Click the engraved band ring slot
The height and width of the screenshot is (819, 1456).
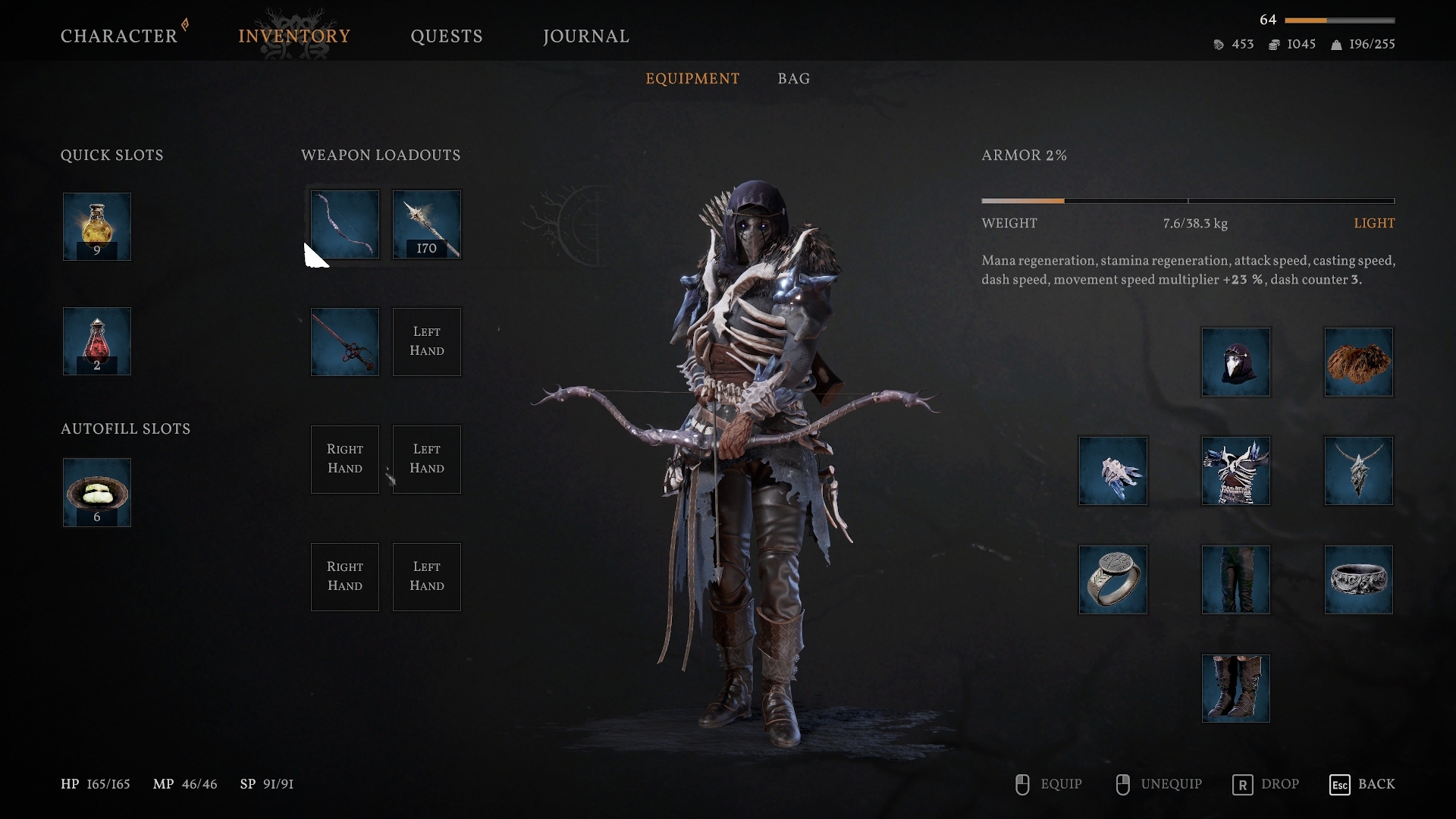pyautogui.click(x=1359, y=580)
